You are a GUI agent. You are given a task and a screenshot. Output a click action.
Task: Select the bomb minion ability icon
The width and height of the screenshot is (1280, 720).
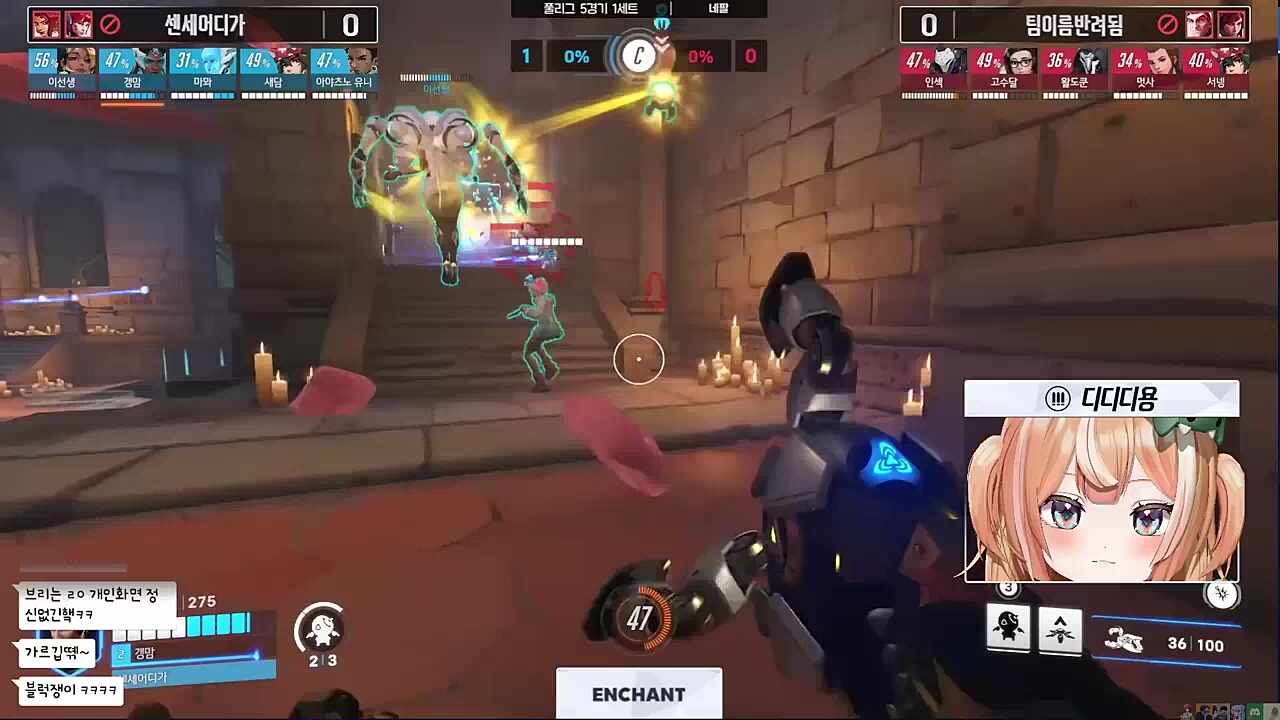1009,629
